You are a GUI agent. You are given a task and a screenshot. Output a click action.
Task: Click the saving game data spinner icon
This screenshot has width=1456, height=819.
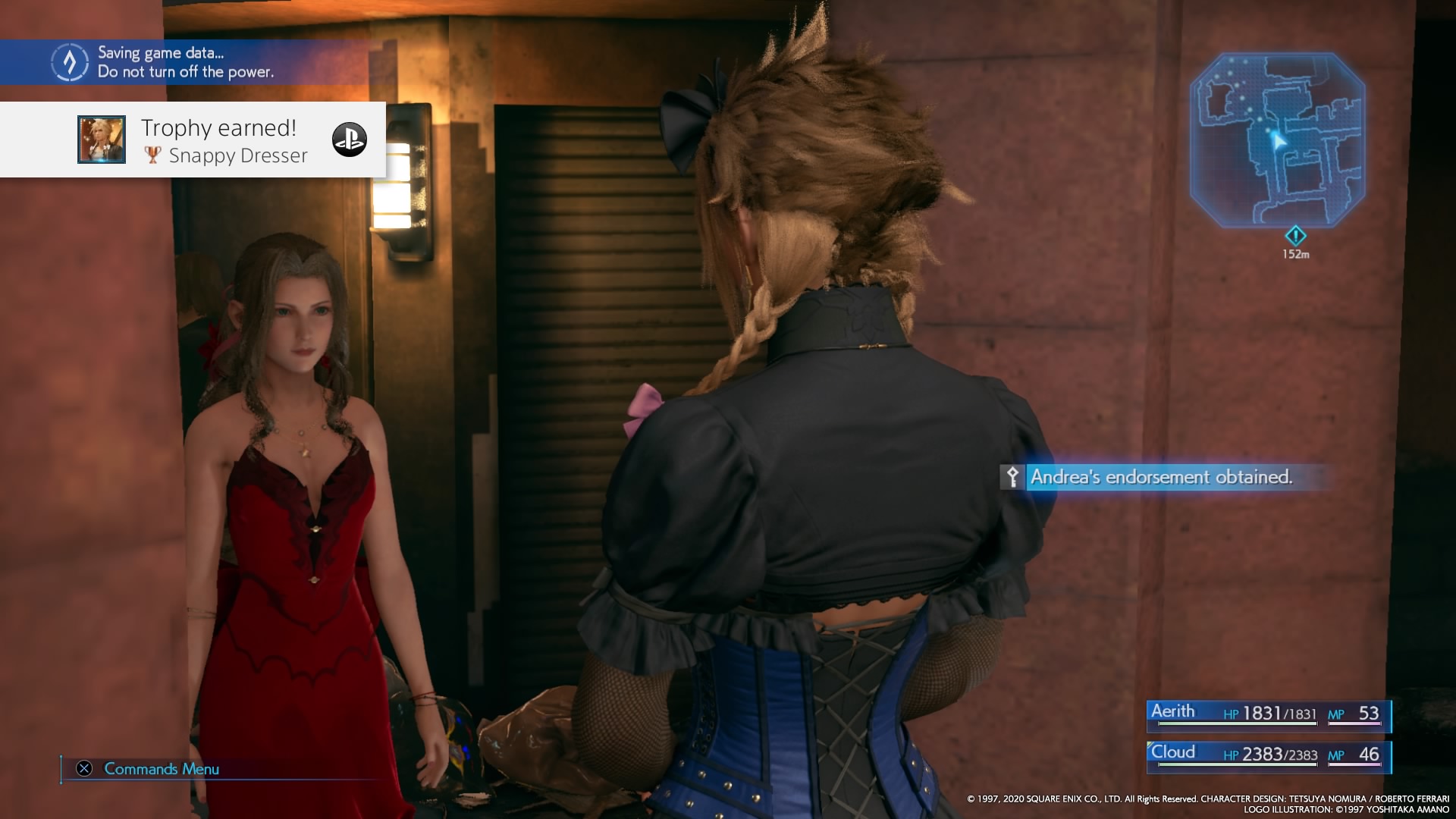click(69, 62)
